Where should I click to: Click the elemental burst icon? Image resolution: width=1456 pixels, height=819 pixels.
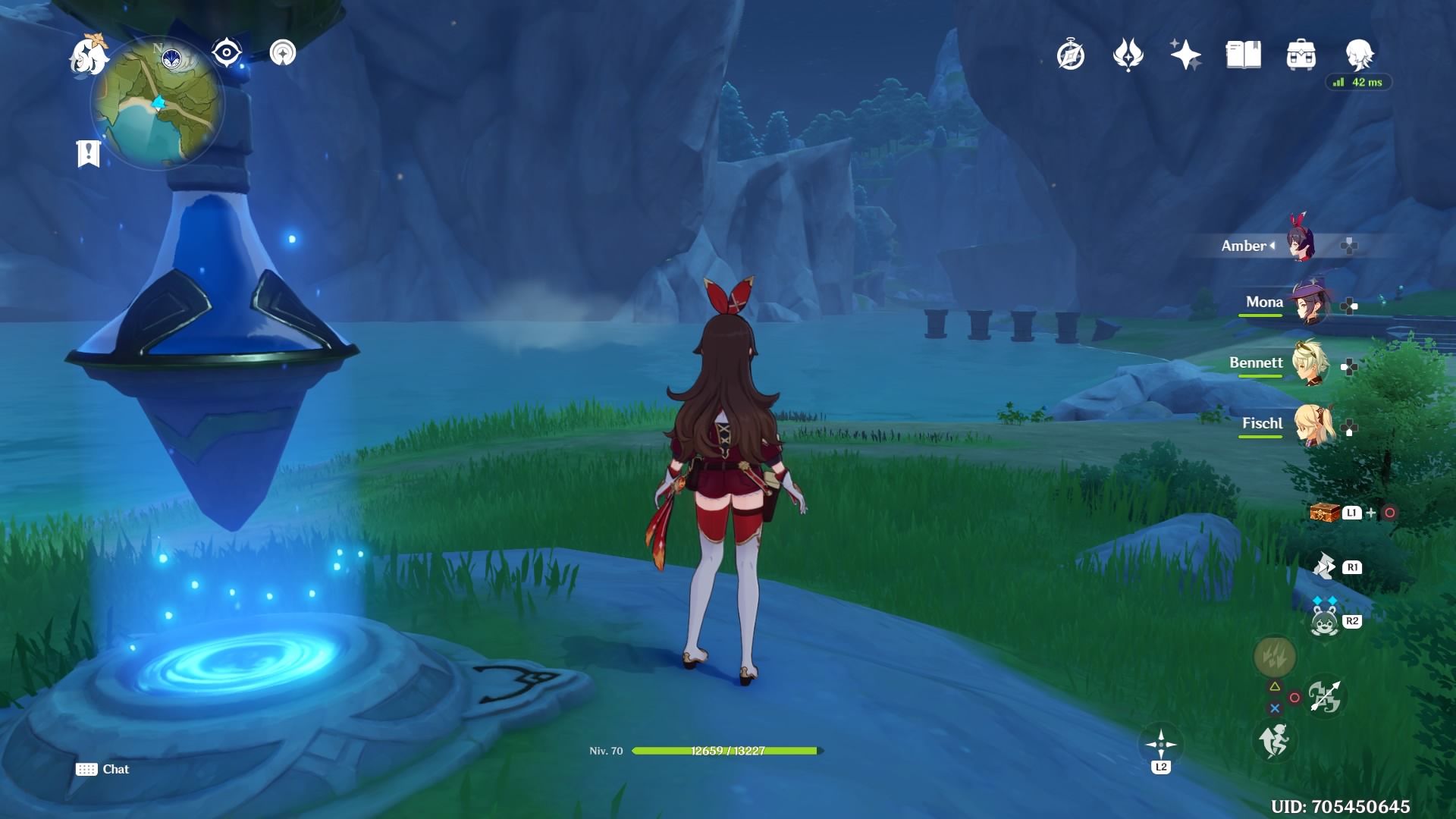click(x=1274, y=657)
